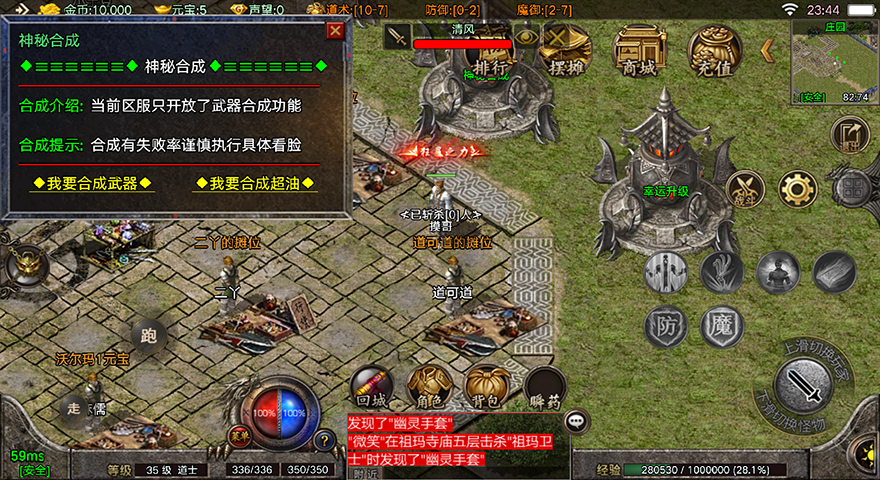This screenshot has height=480, width=880.
Task: Choose 我要合成武器 option
Action: 93,183
